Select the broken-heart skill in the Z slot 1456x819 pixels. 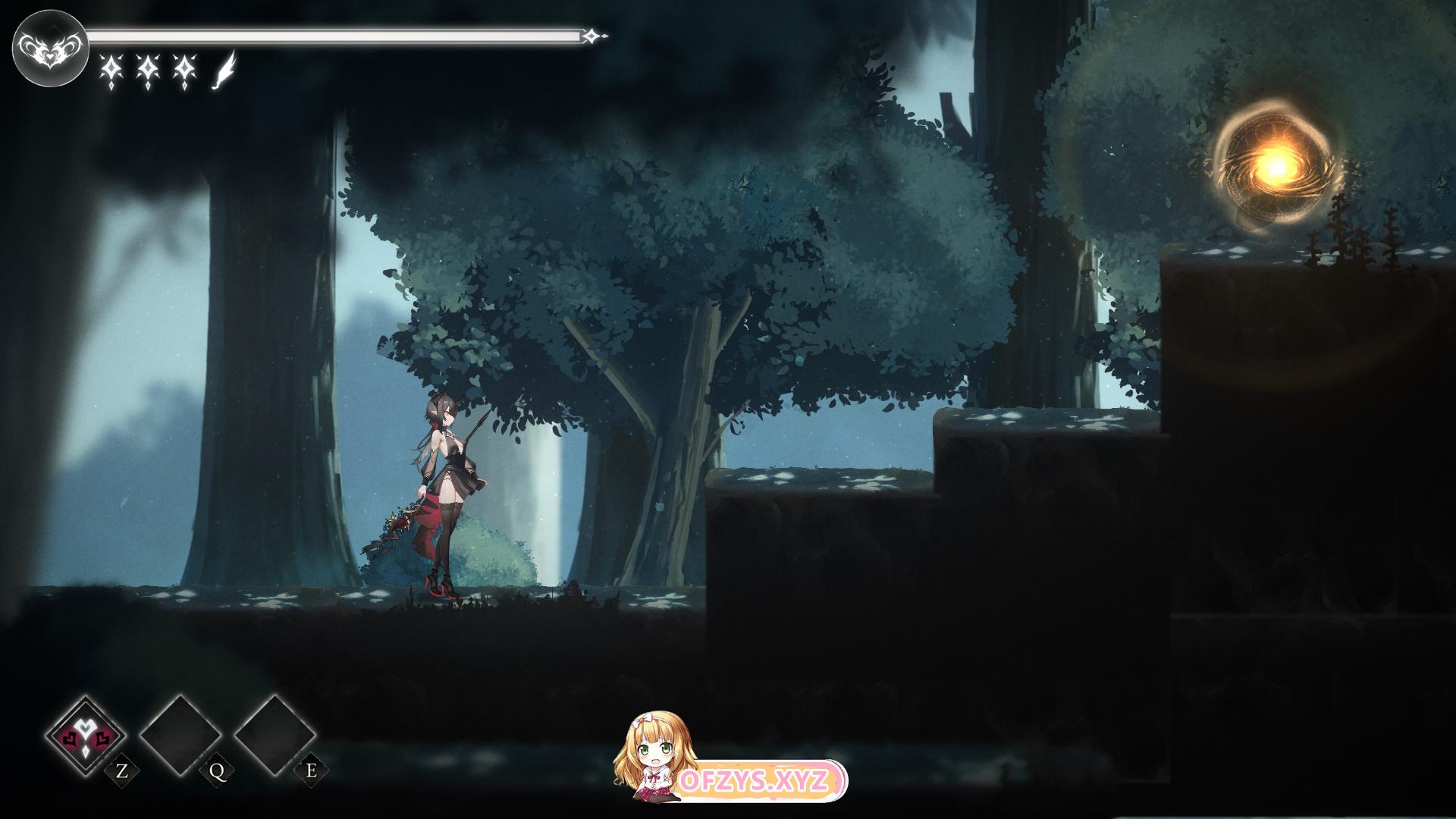[x=86, y=736]
